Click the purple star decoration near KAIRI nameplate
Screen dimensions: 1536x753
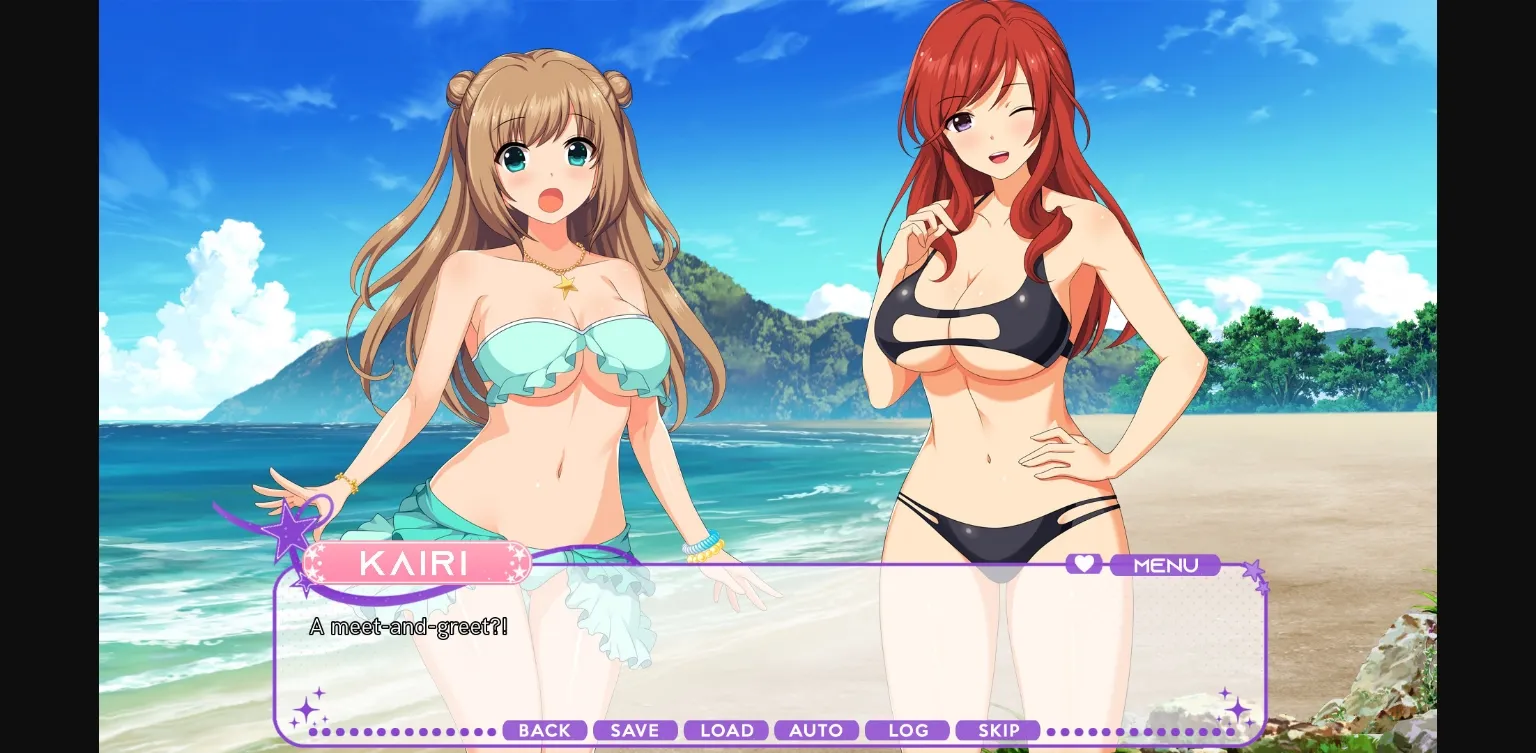(x=290, y=532)
